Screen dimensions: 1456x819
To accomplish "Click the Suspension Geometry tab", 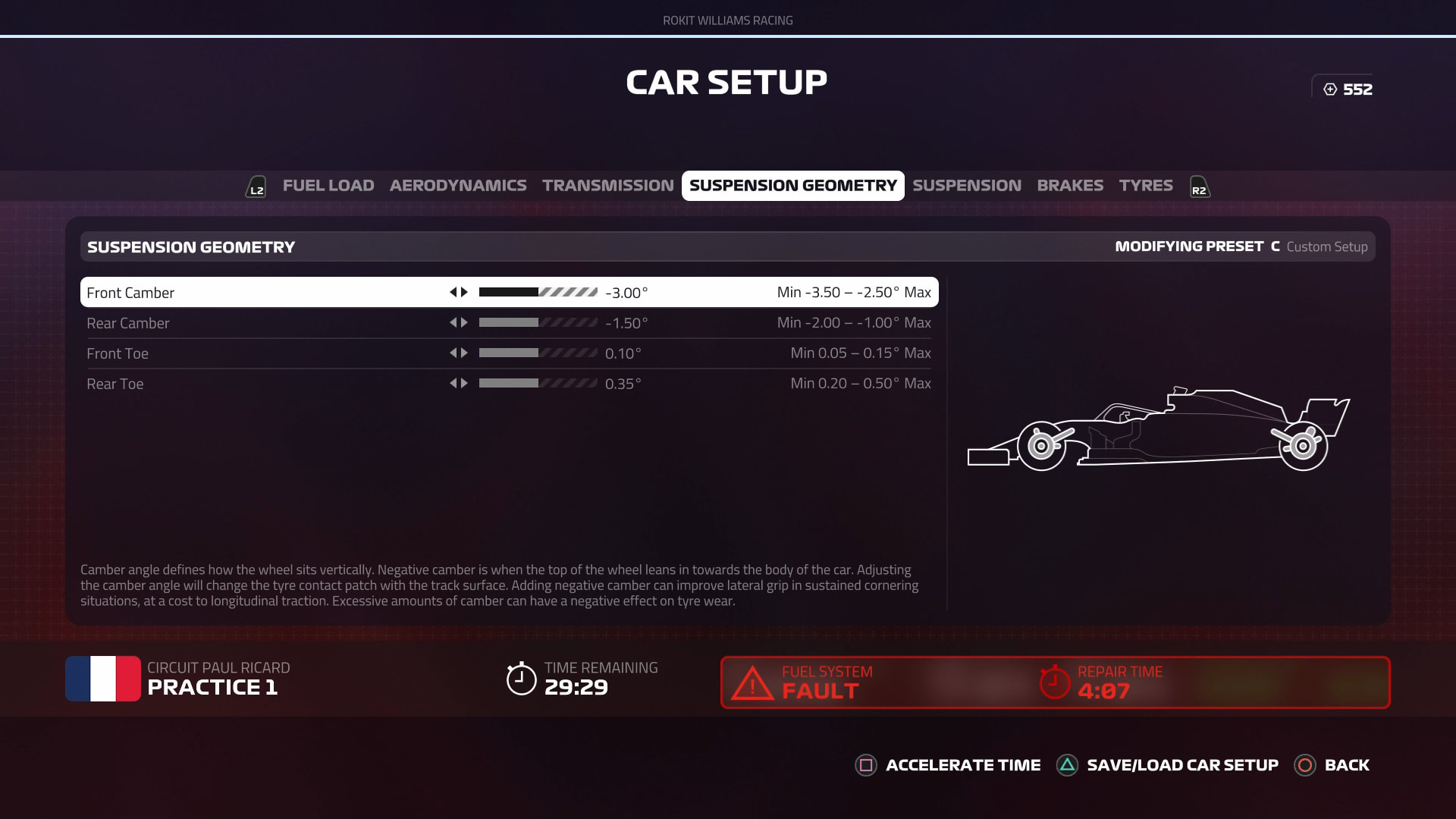I will coord(792,186).
